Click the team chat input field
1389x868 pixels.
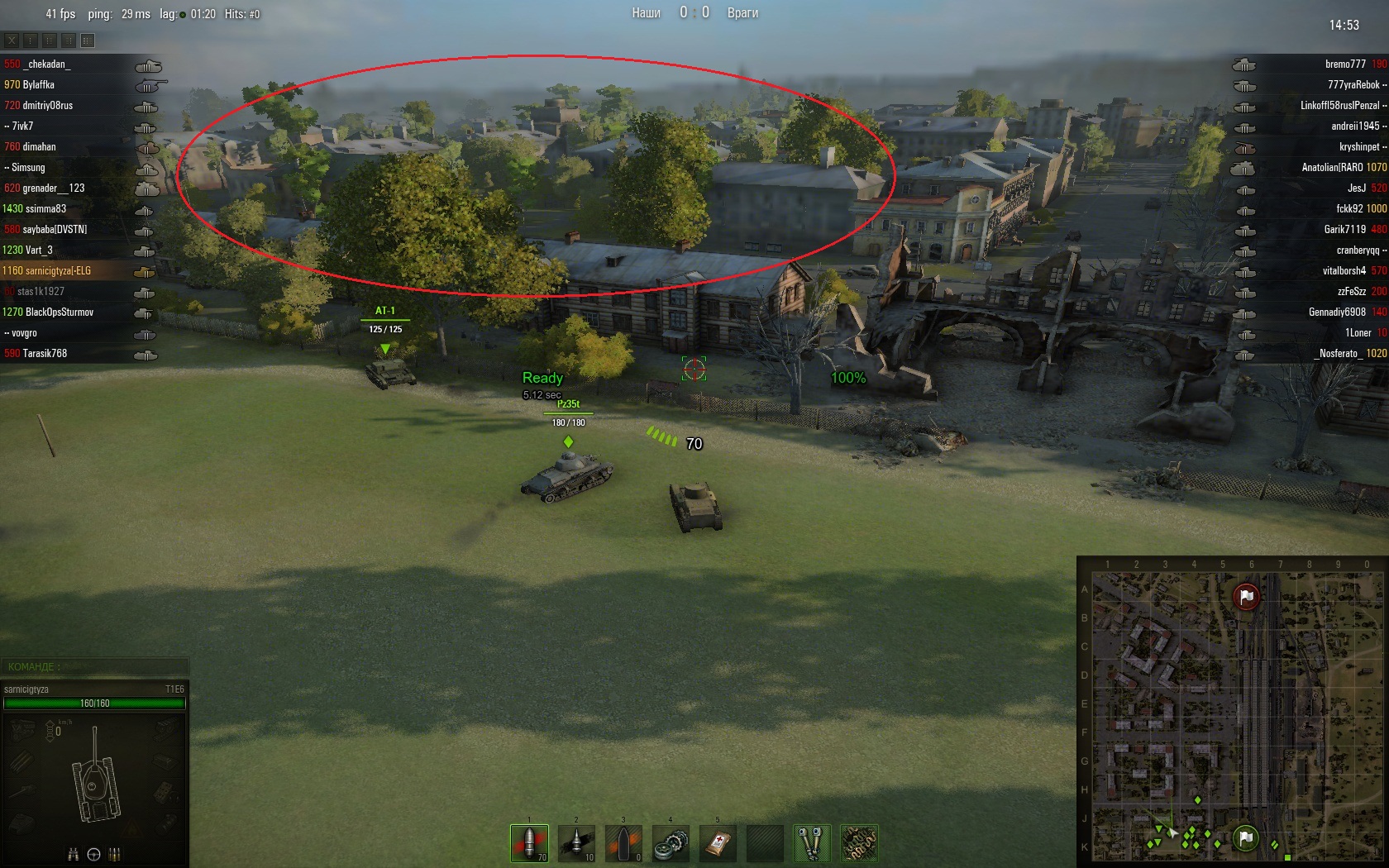click(x=94, y=666)
